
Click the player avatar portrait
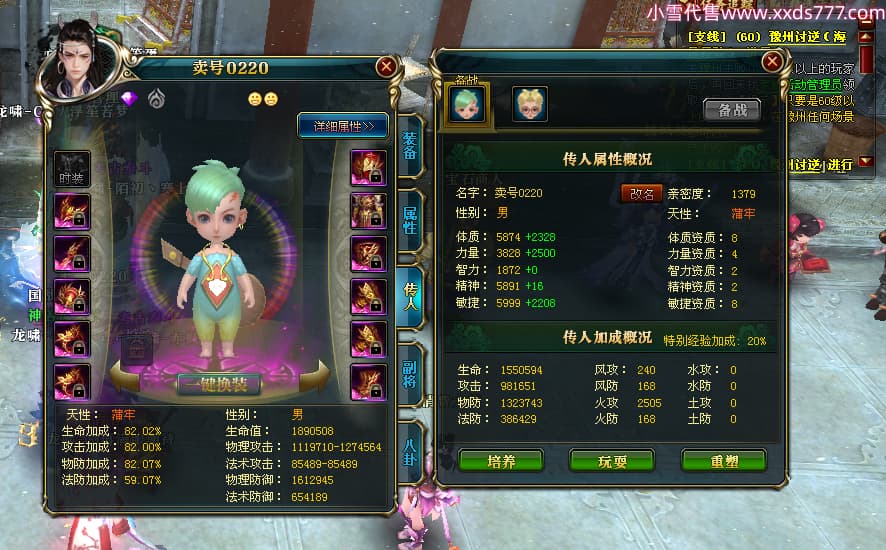pos(78,62)
